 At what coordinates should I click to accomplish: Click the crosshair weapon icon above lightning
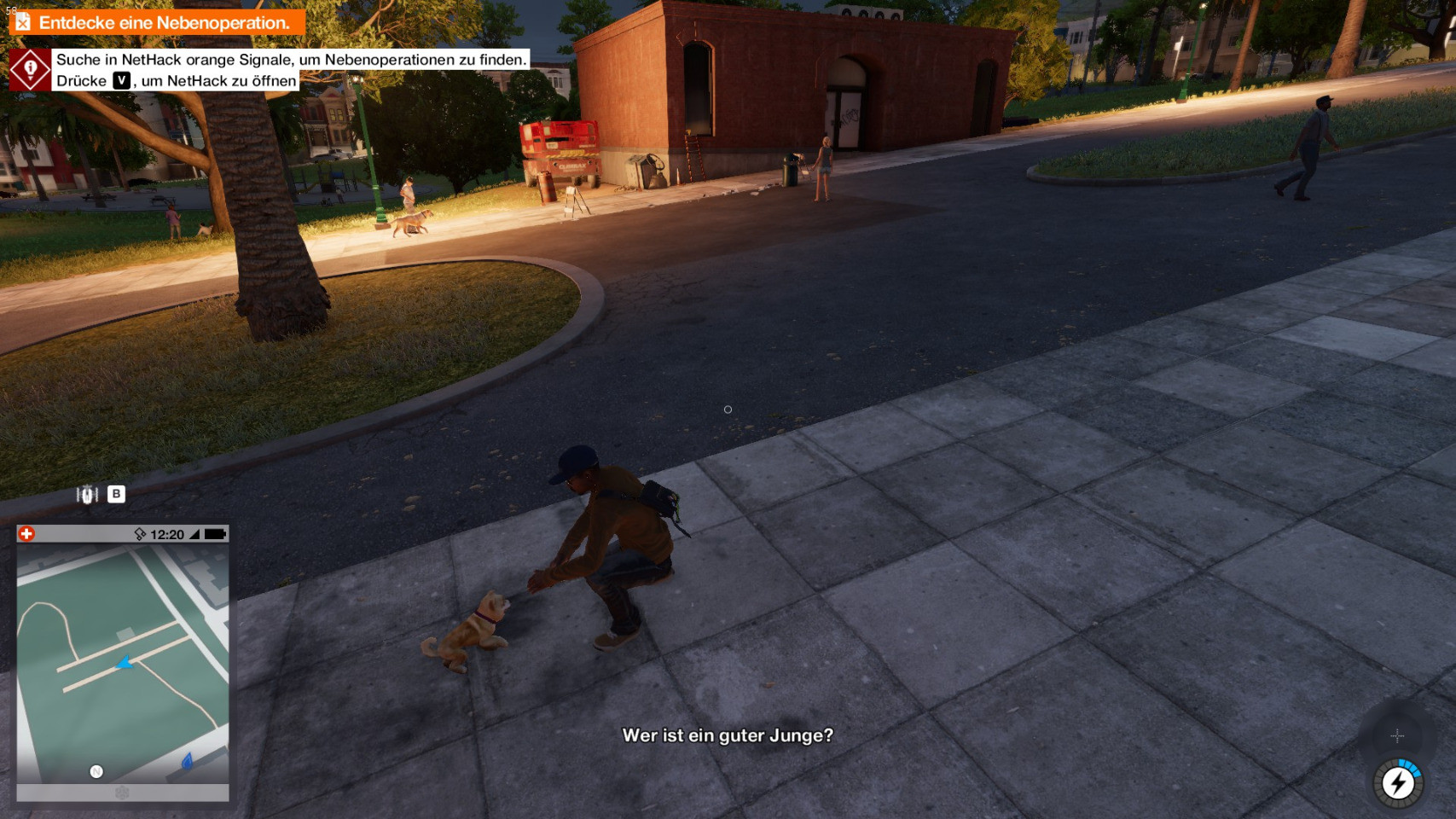(x=1397, y=735)
